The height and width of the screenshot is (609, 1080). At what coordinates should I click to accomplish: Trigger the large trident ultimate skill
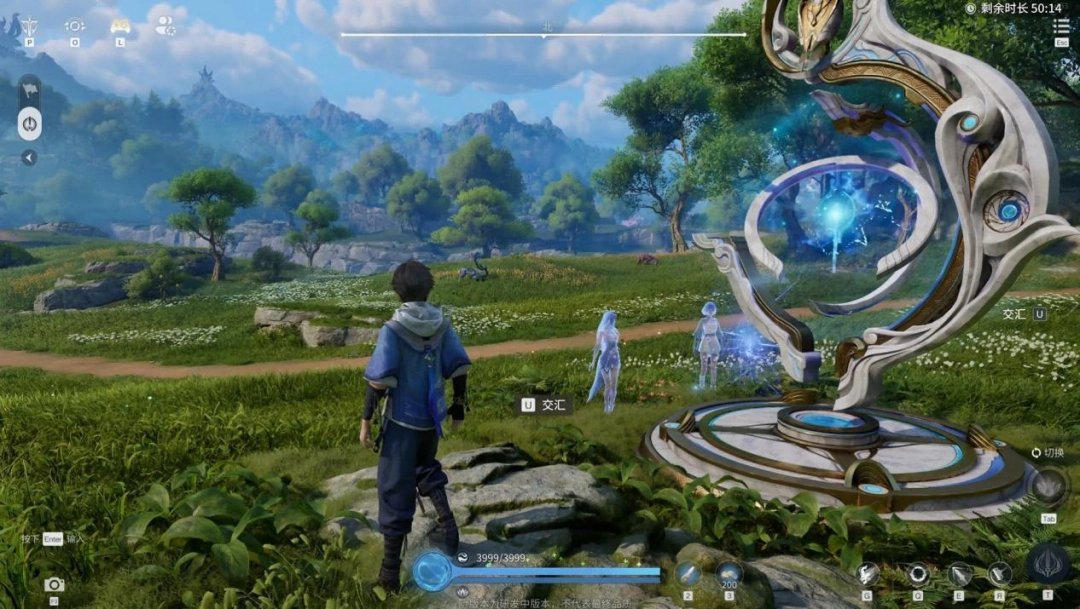point(1048,564)
